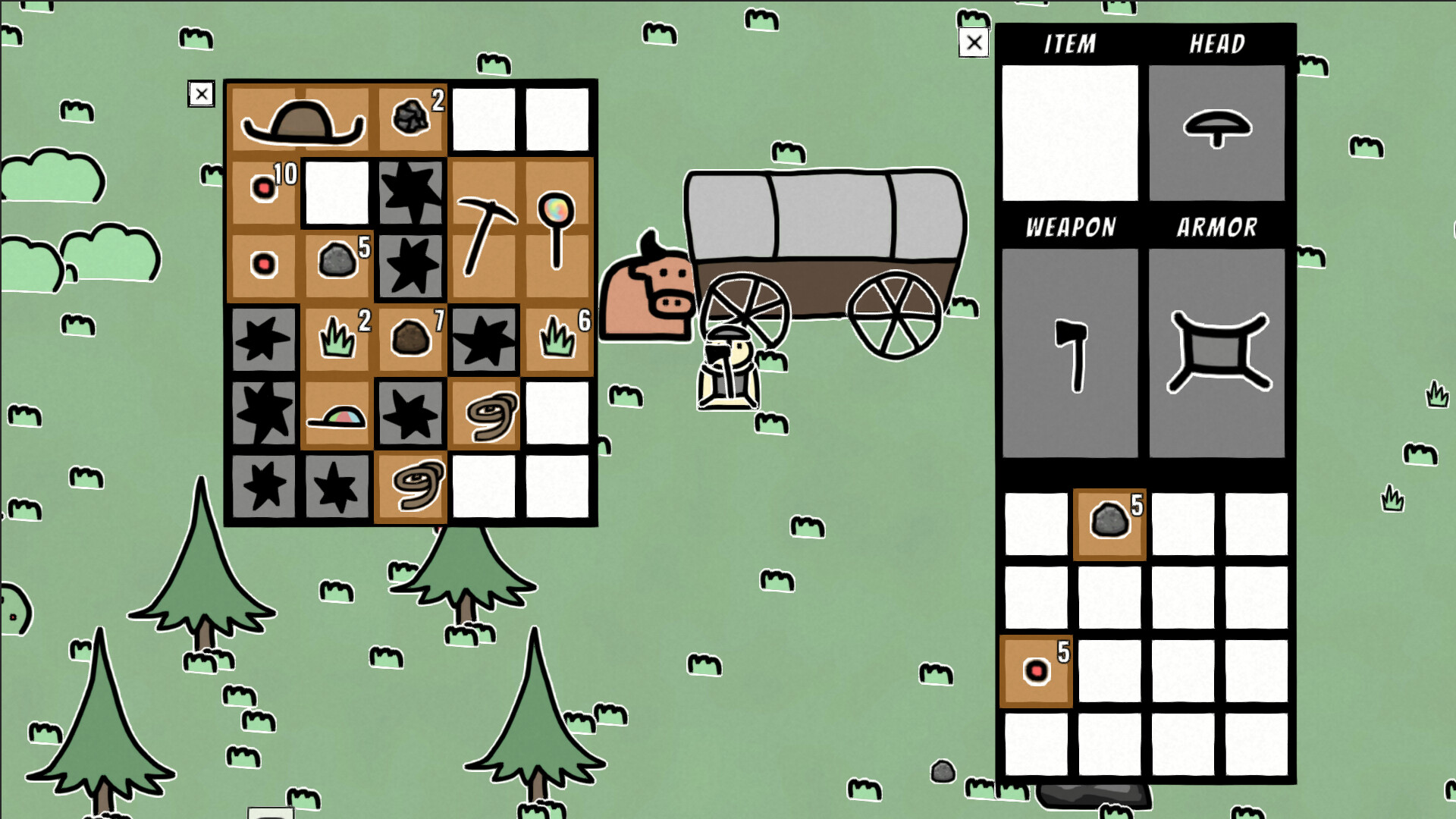Select the stone stack in the inventory grid
This screenshot has width=1456, height=819.
point(1107,522)
